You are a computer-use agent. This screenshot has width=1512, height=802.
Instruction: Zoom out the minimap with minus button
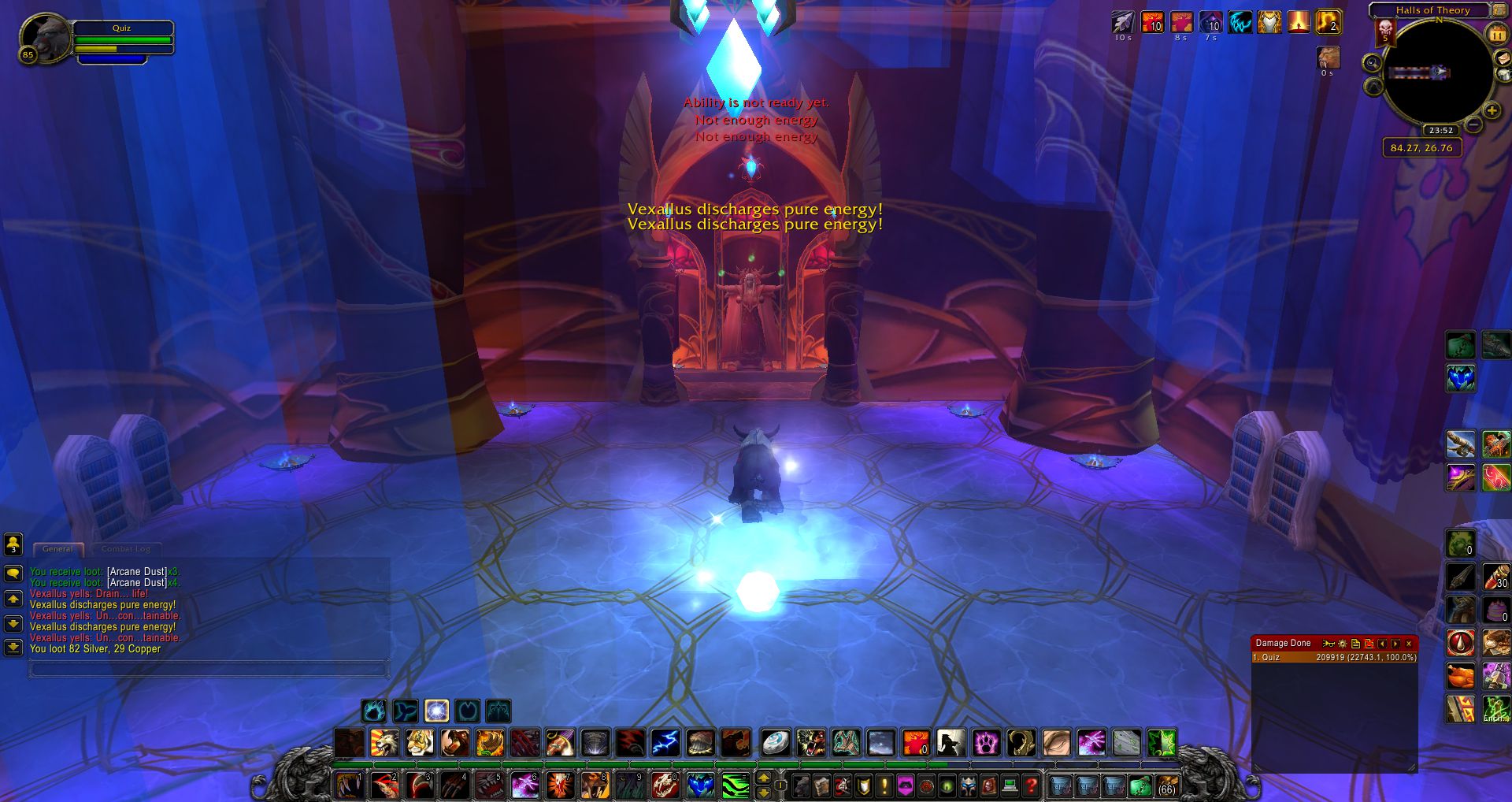pyautogui.click(x=1473, y=124)
